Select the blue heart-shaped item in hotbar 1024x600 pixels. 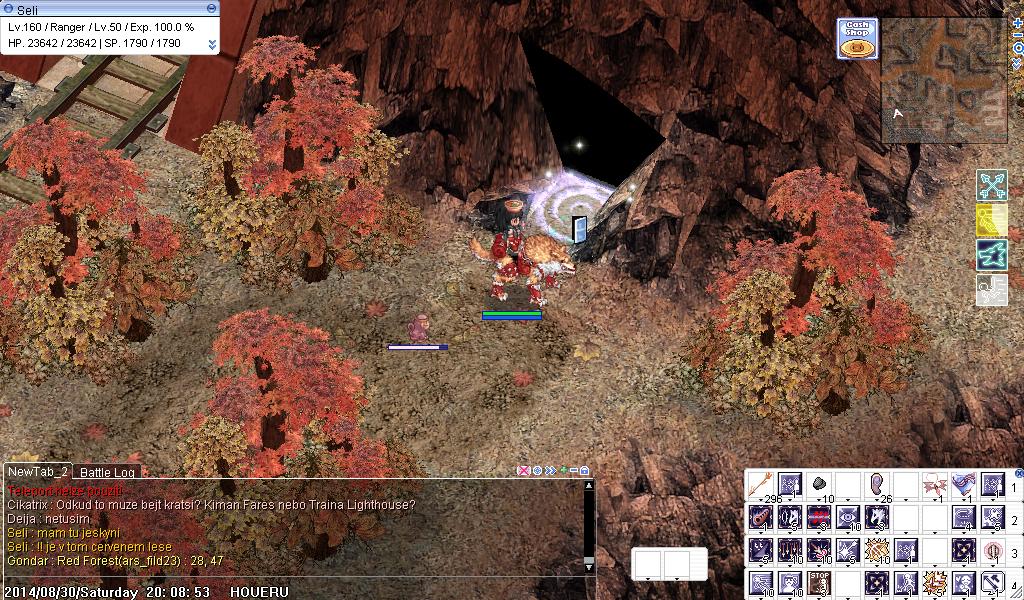[x=964, y=485]
